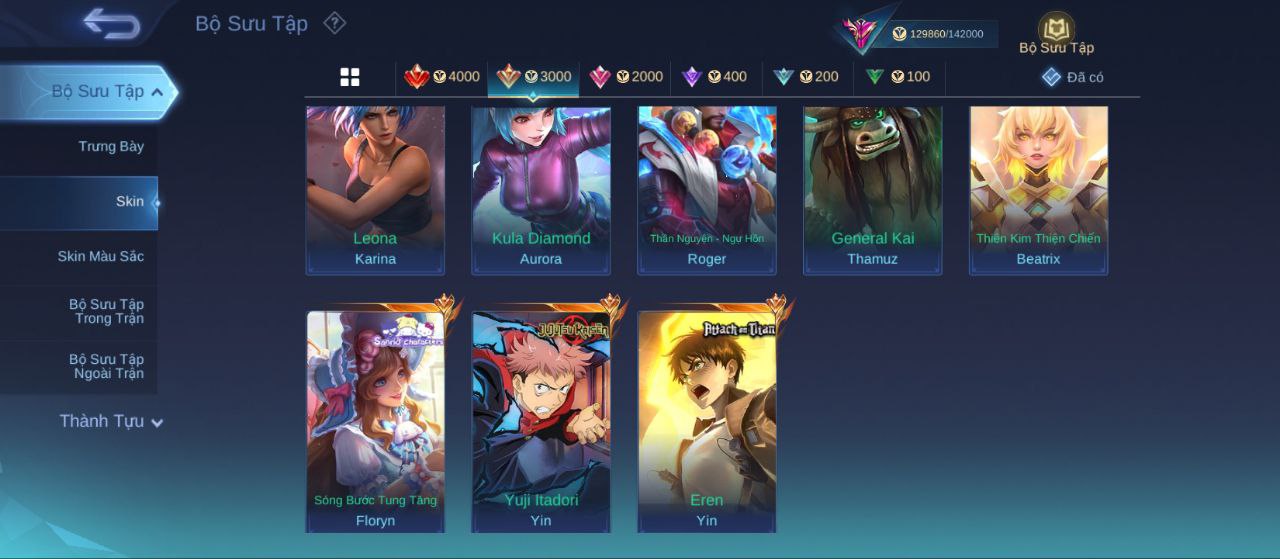
Task: Switch to the 2000 tier tab
Action: [626, 77]
